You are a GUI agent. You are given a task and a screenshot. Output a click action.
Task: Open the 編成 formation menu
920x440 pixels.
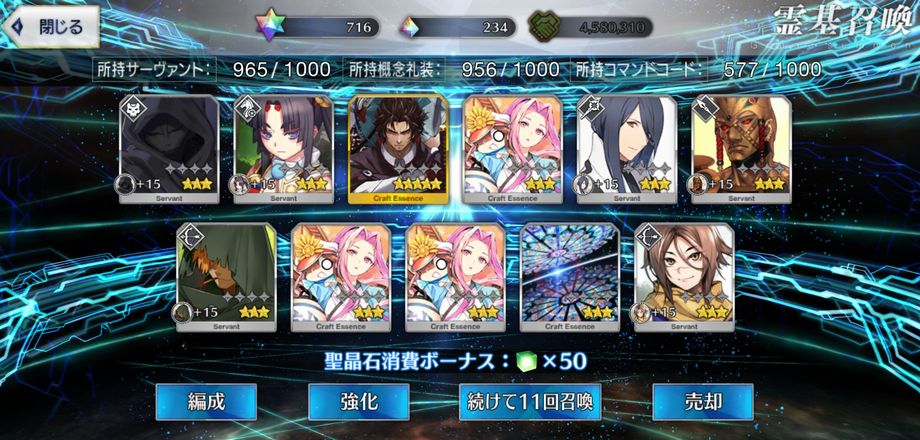click(x=206, y=402)
